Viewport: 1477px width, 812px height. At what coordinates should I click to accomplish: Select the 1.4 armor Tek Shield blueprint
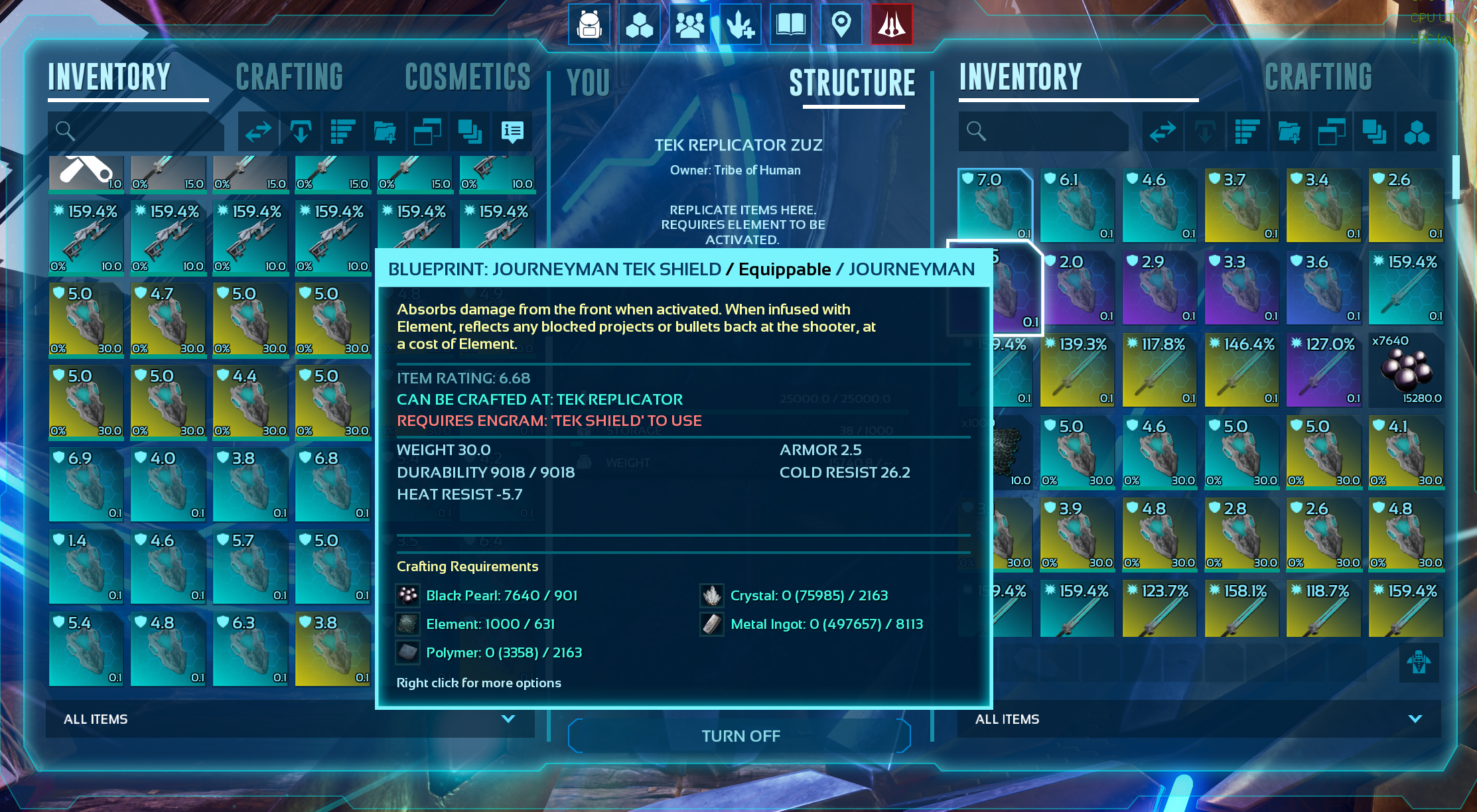(86, 567)
